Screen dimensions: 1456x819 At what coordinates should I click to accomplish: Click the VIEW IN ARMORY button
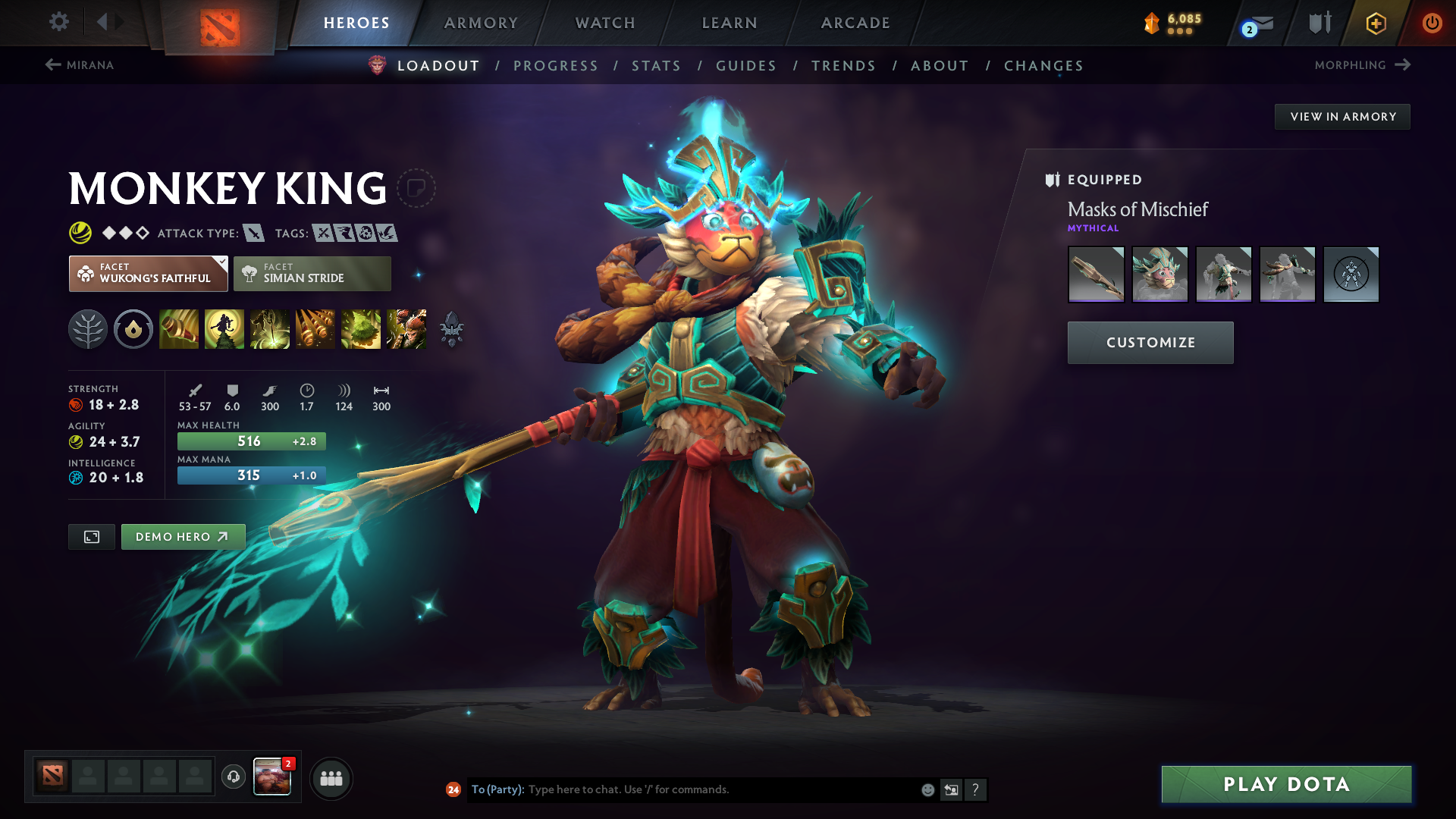click(1342, 116)
